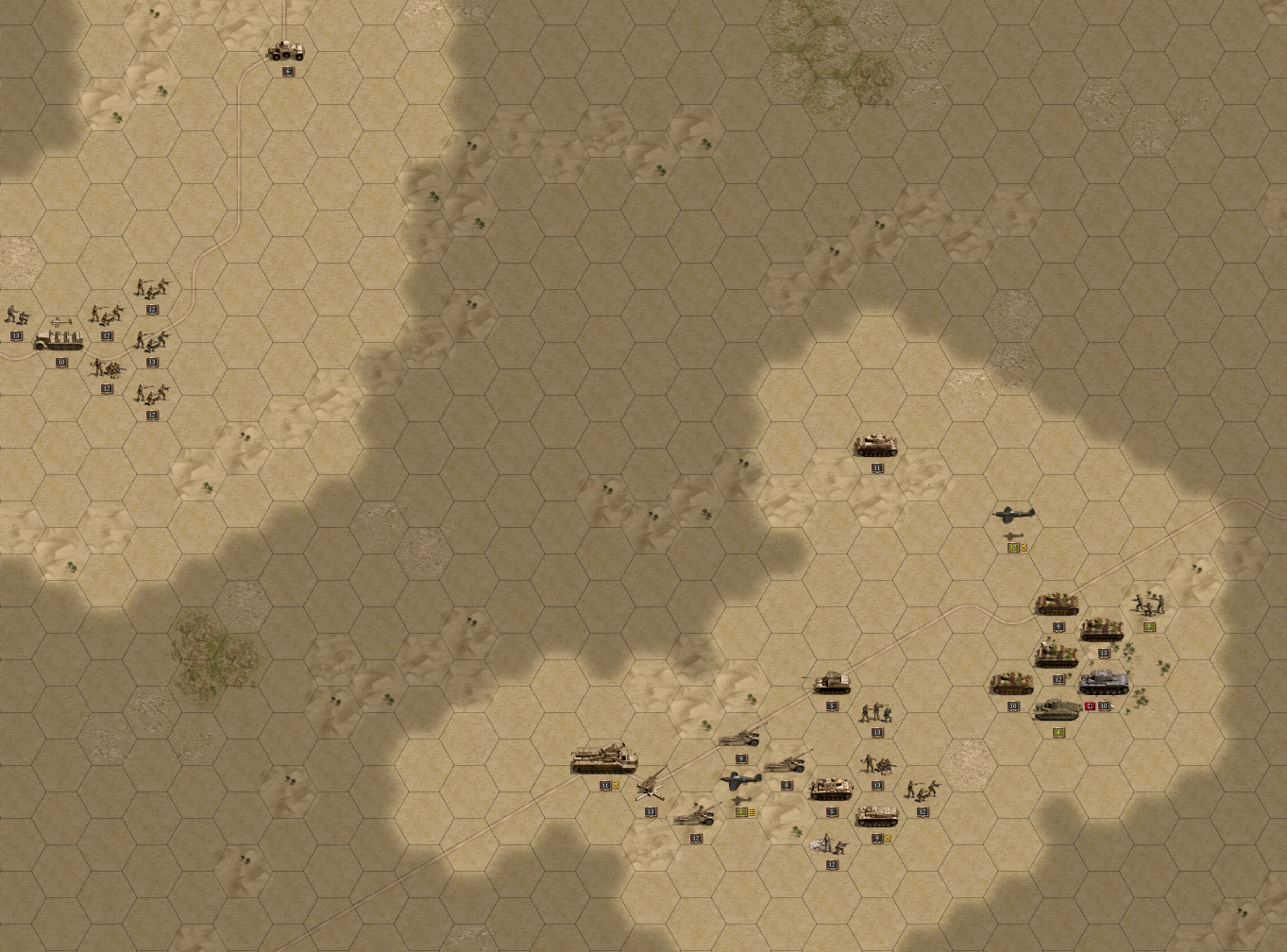The height and width of the screenshot is (952, 1287).
Task: Select the lone tank with strength 11
Action: tap(876, 445)
